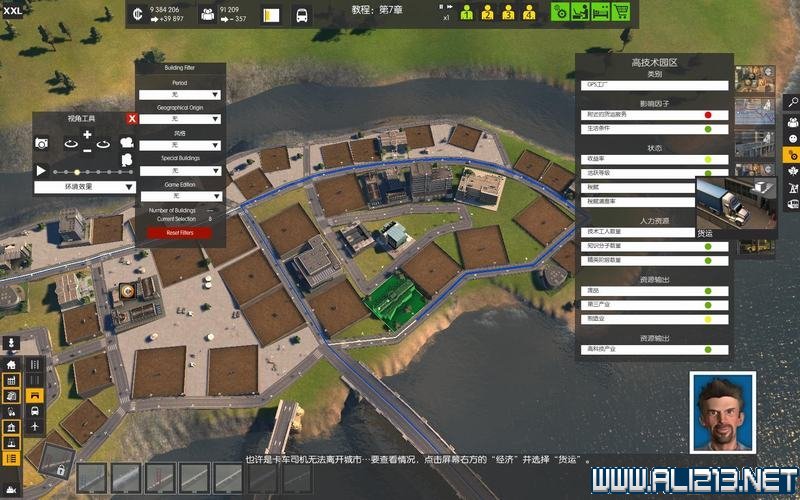Screen dimensions: 800x500
Task: Expand the 环境效果 dropdown
Action: (86, 187)
